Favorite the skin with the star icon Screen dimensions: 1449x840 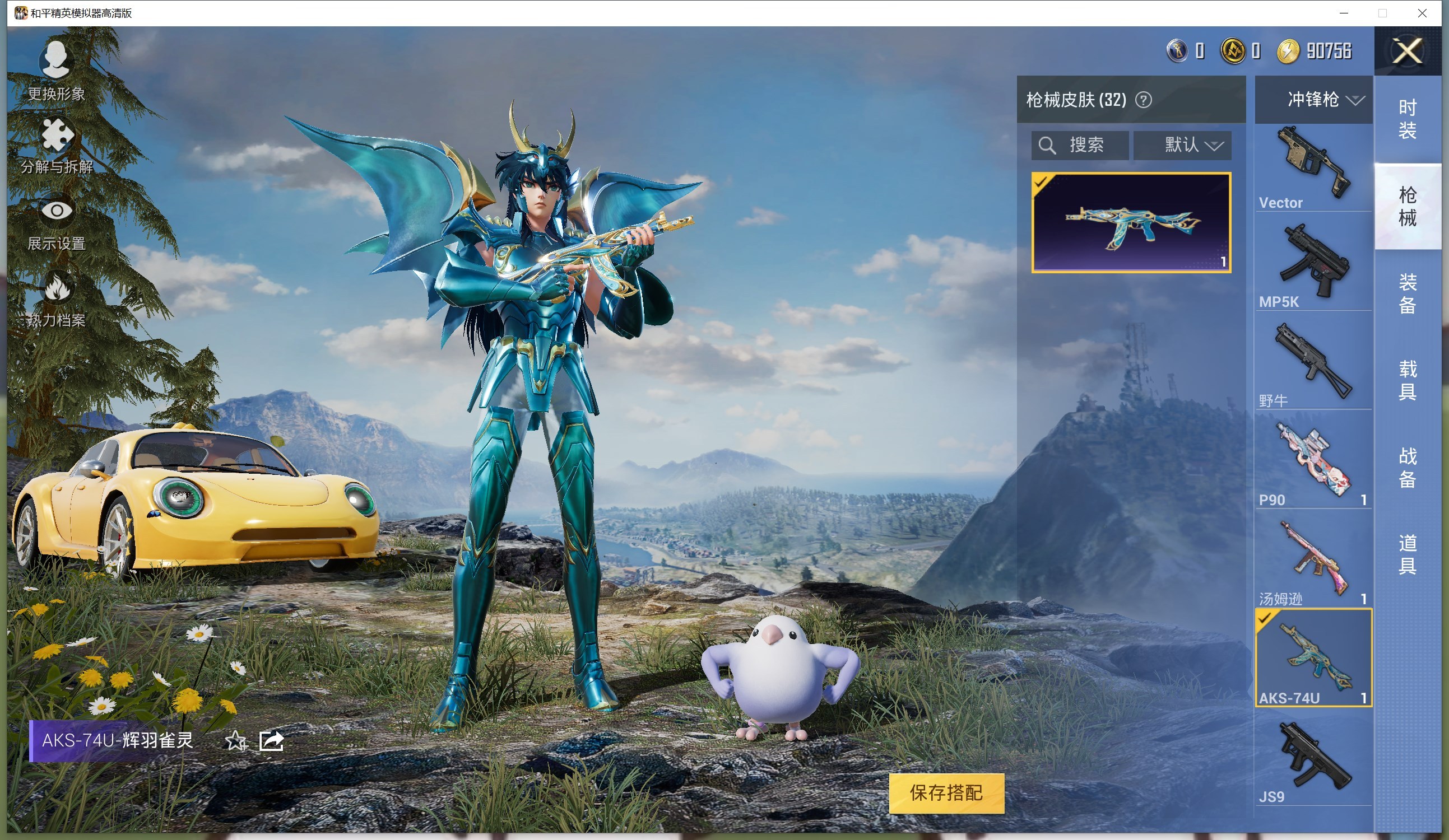[x=235, y=741]
